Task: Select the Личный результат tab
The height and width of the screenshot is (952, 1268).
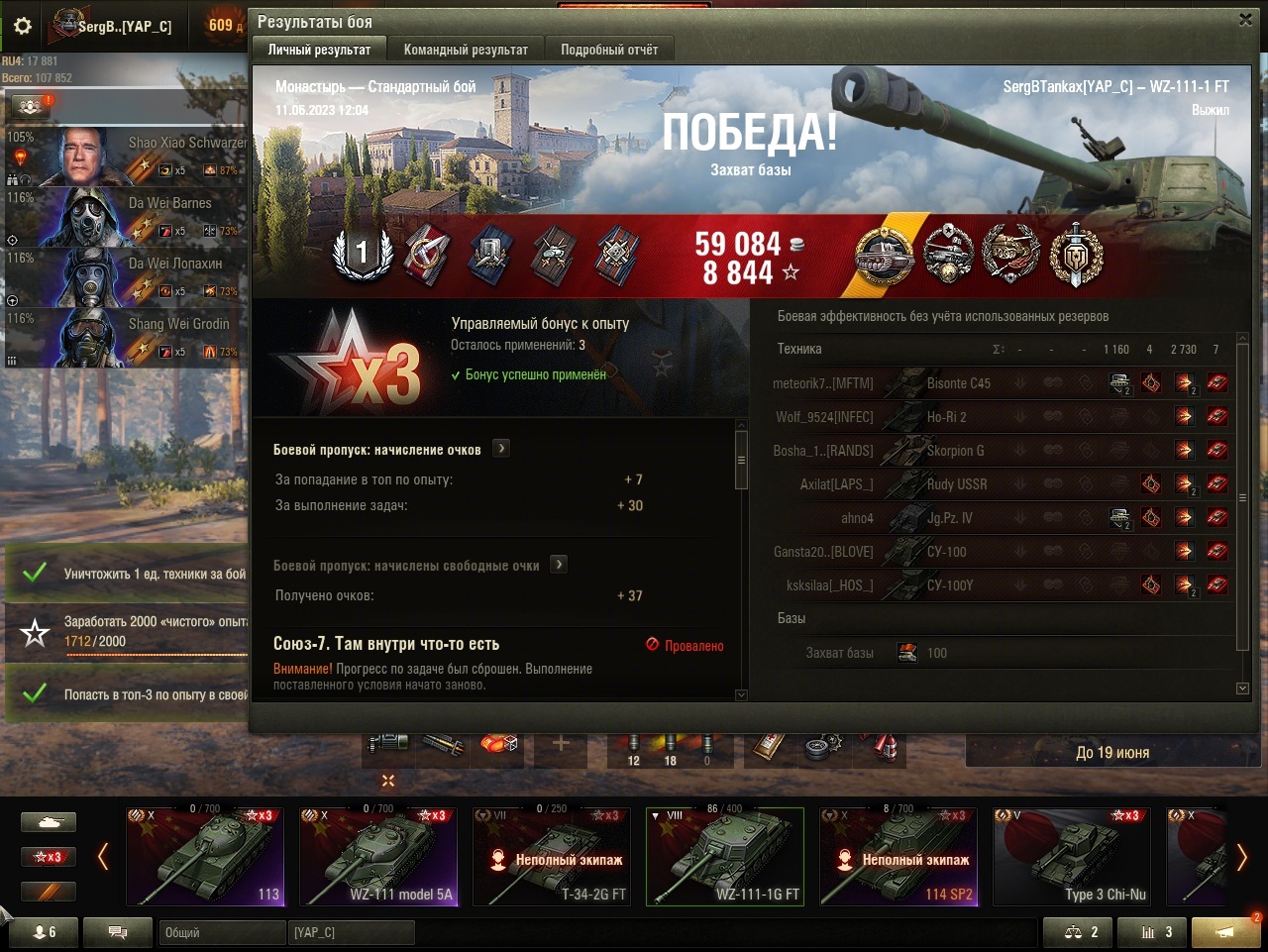Action: tap(319, 50)
